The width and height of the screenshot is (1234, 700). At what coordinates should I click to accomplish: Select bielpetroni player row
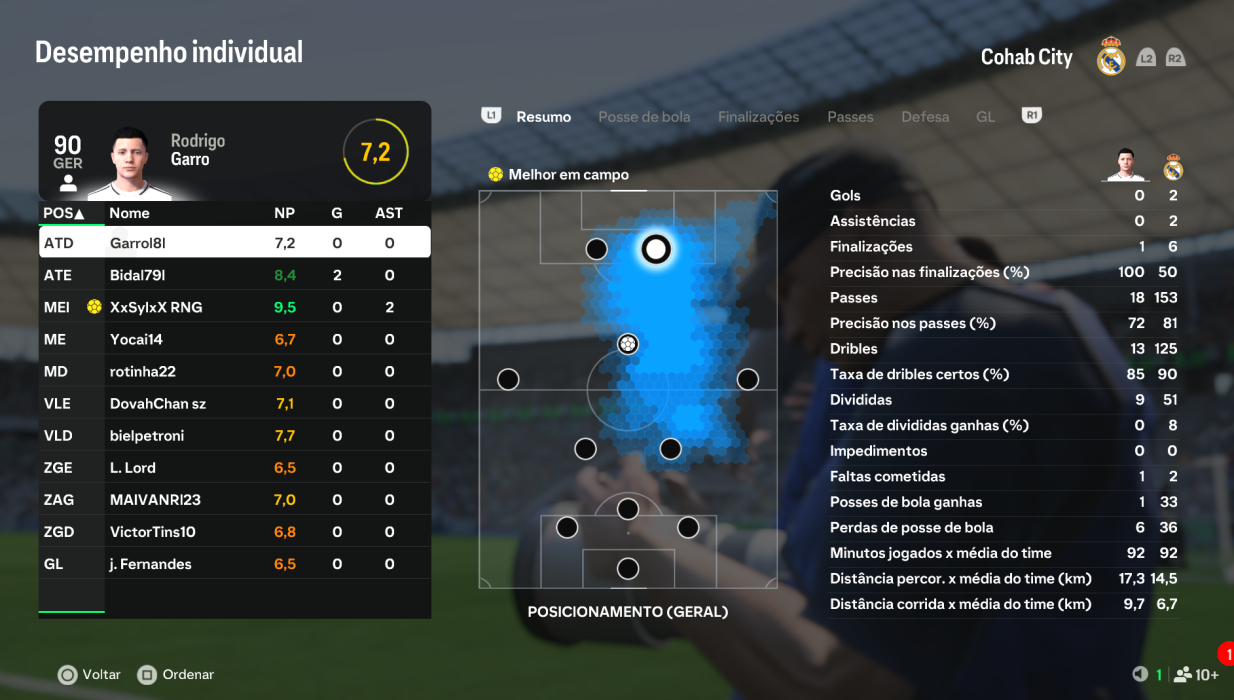(235, 435)
